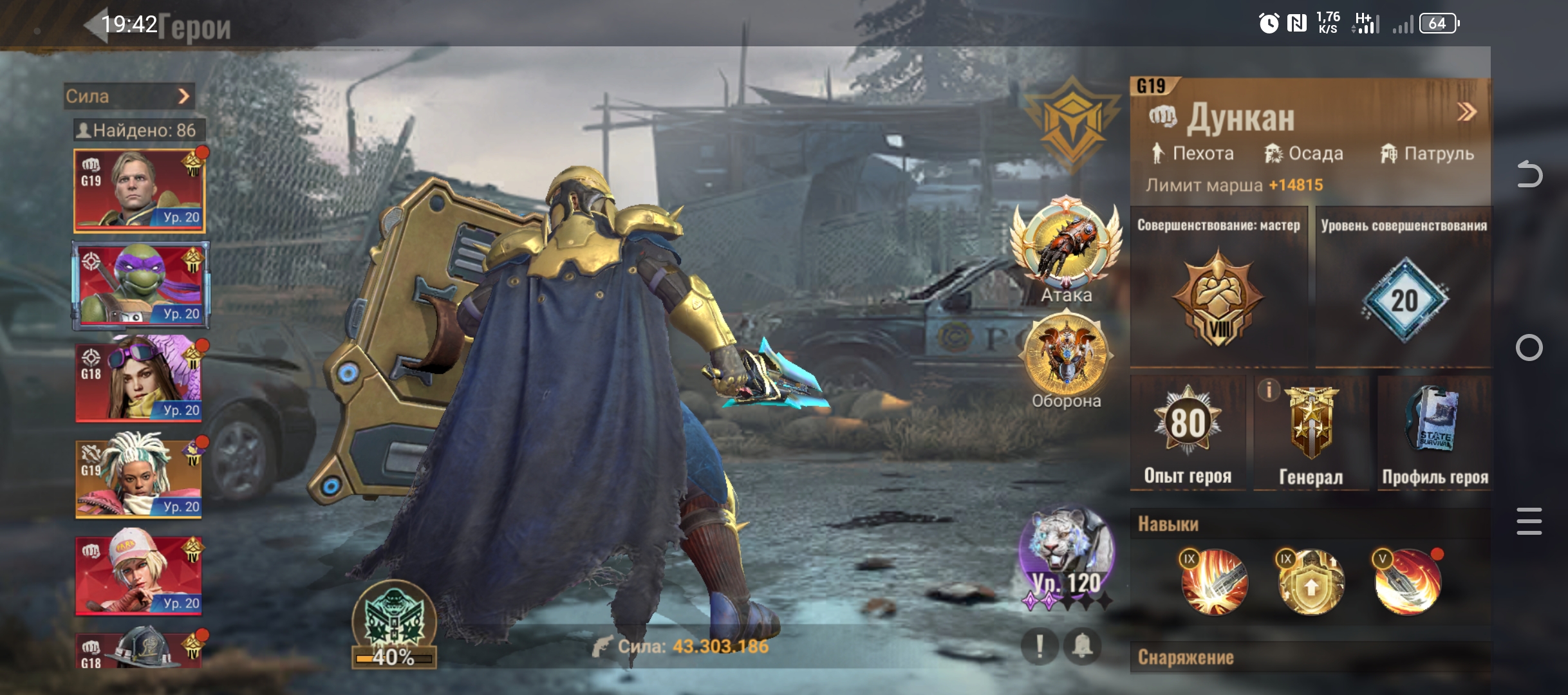This screenshot has width=1568, height=695.
Task: Open the Генерал rank panel
Action: (1311, 434)
